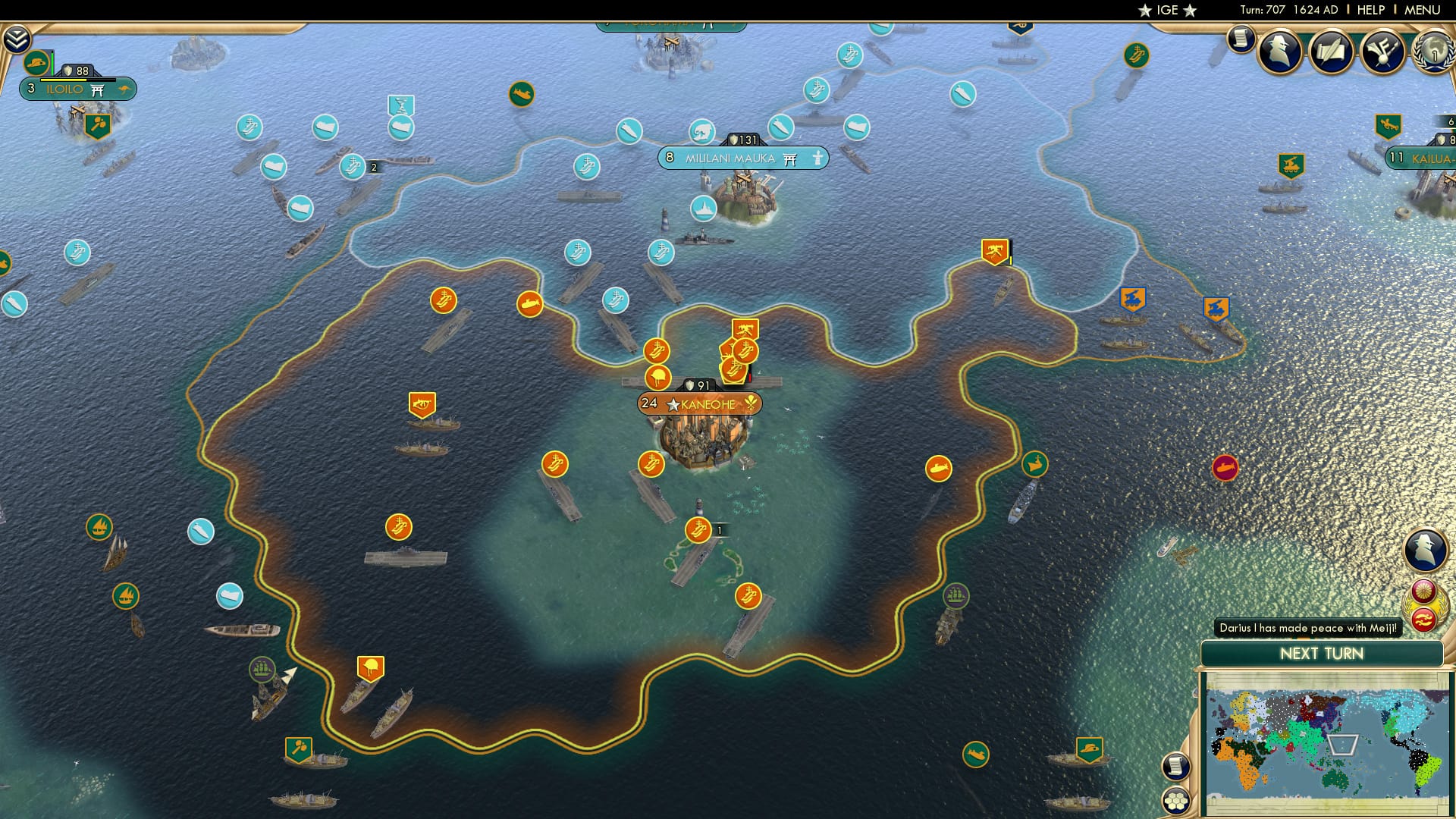Viewport: 1456px width, 819px height.
Task: Open the notification log scroll beside the minimap
Action: pos(1175,766)
